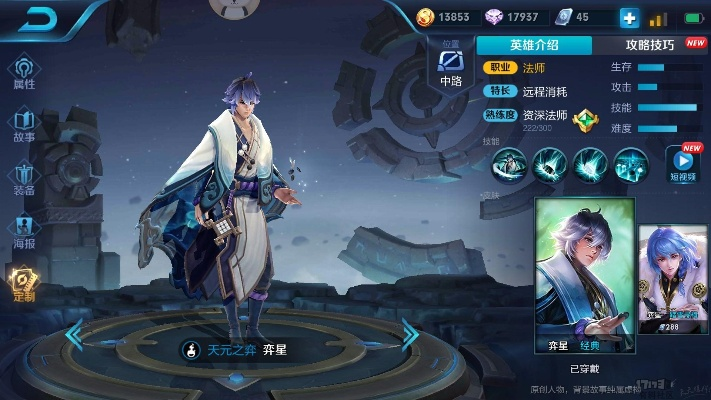Switch to the 英雄介绍 hero intro tab

click(x=533, y=45)
